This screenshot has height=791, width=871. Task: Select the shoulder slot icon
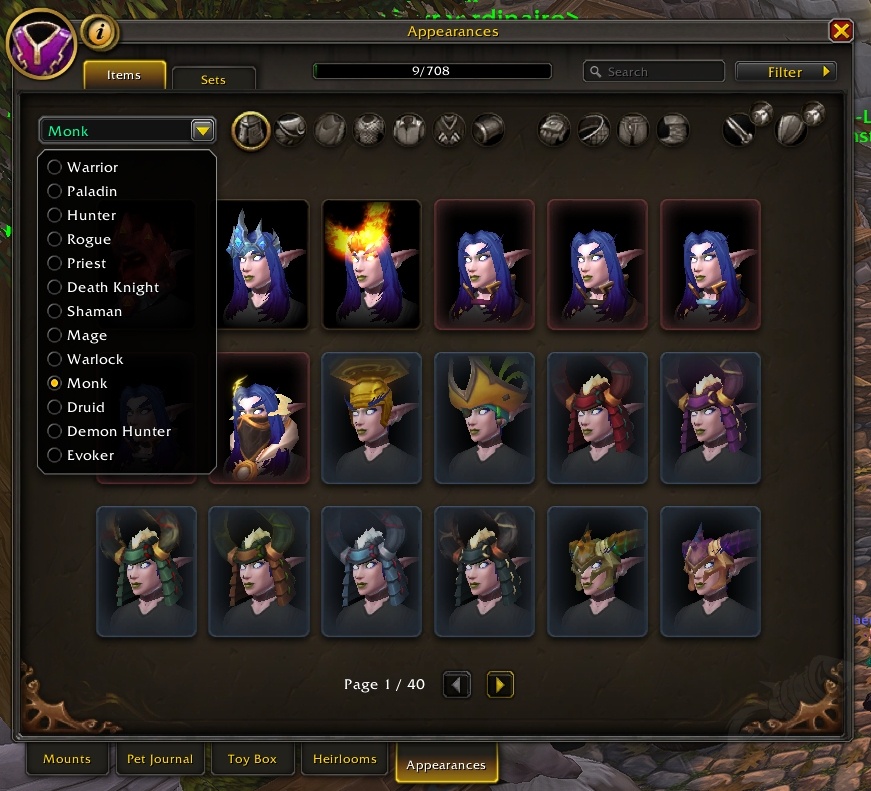(291, 130)
